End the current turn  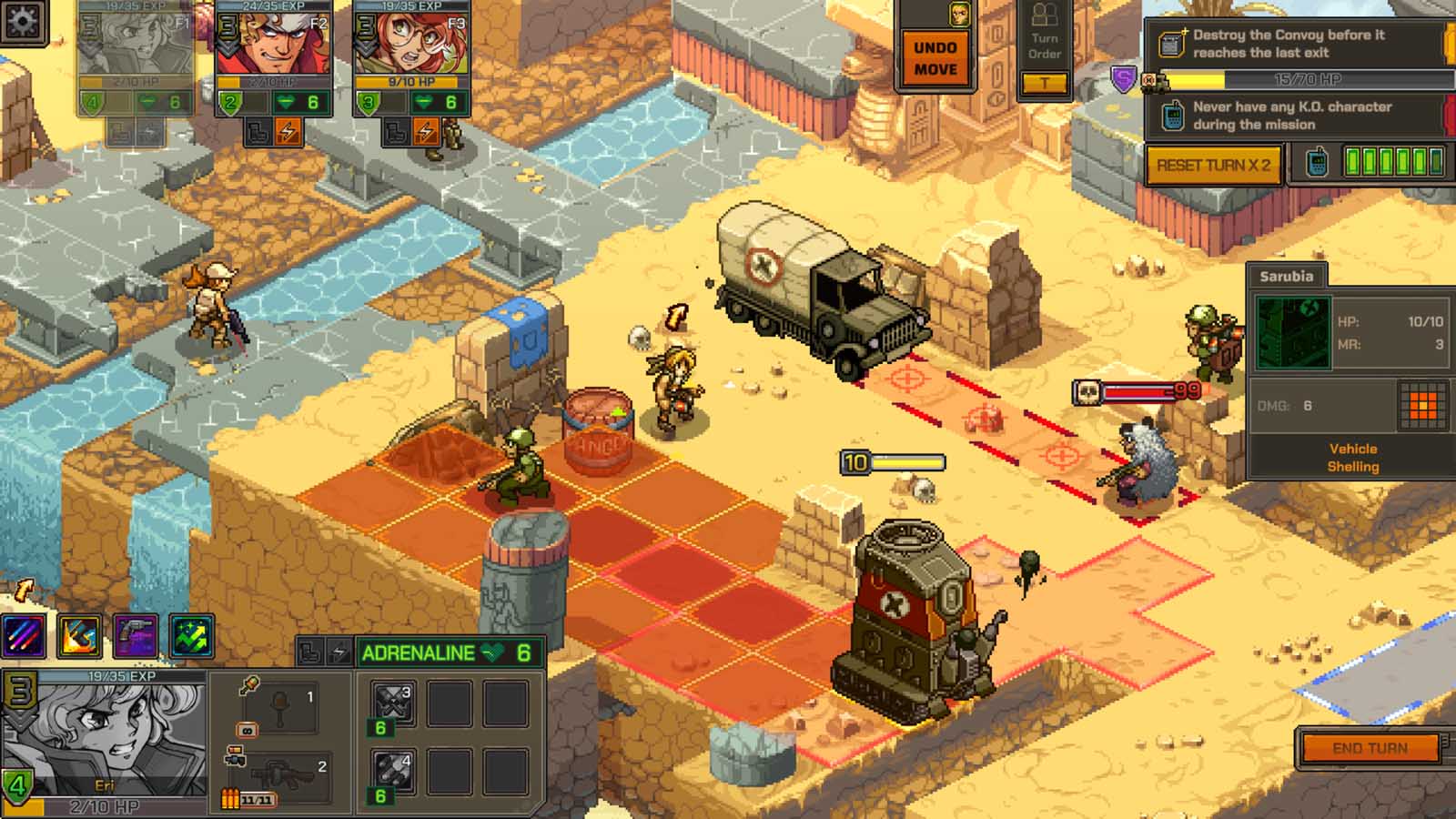pos(1370,748)
